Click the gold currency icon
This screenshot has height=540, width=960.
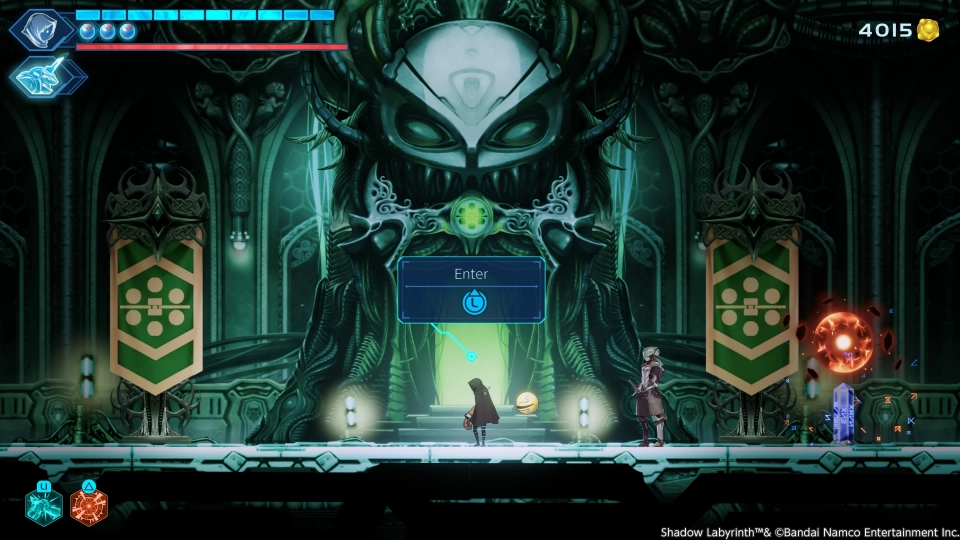pos(928,30)
